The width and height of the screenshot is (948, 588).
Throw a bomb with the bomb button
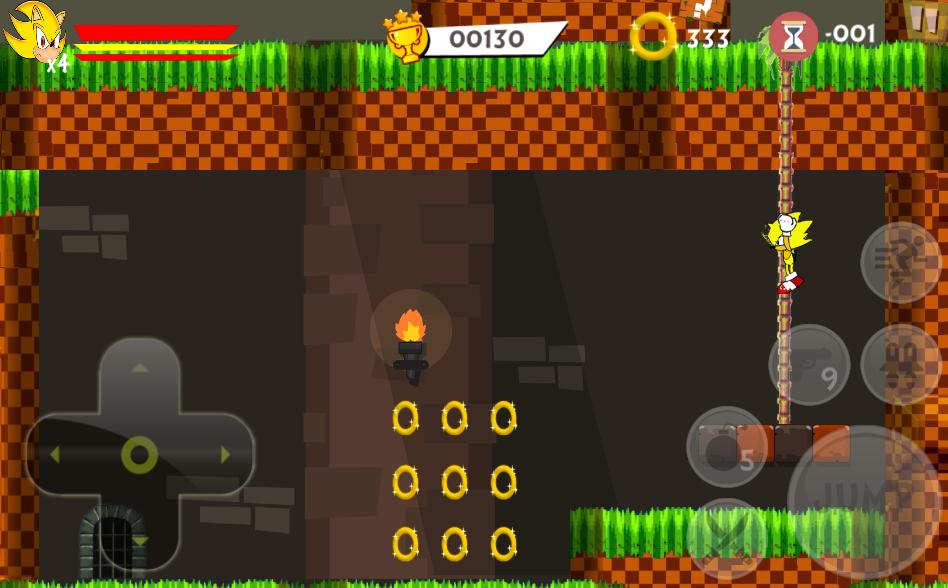tap(727, 447)
